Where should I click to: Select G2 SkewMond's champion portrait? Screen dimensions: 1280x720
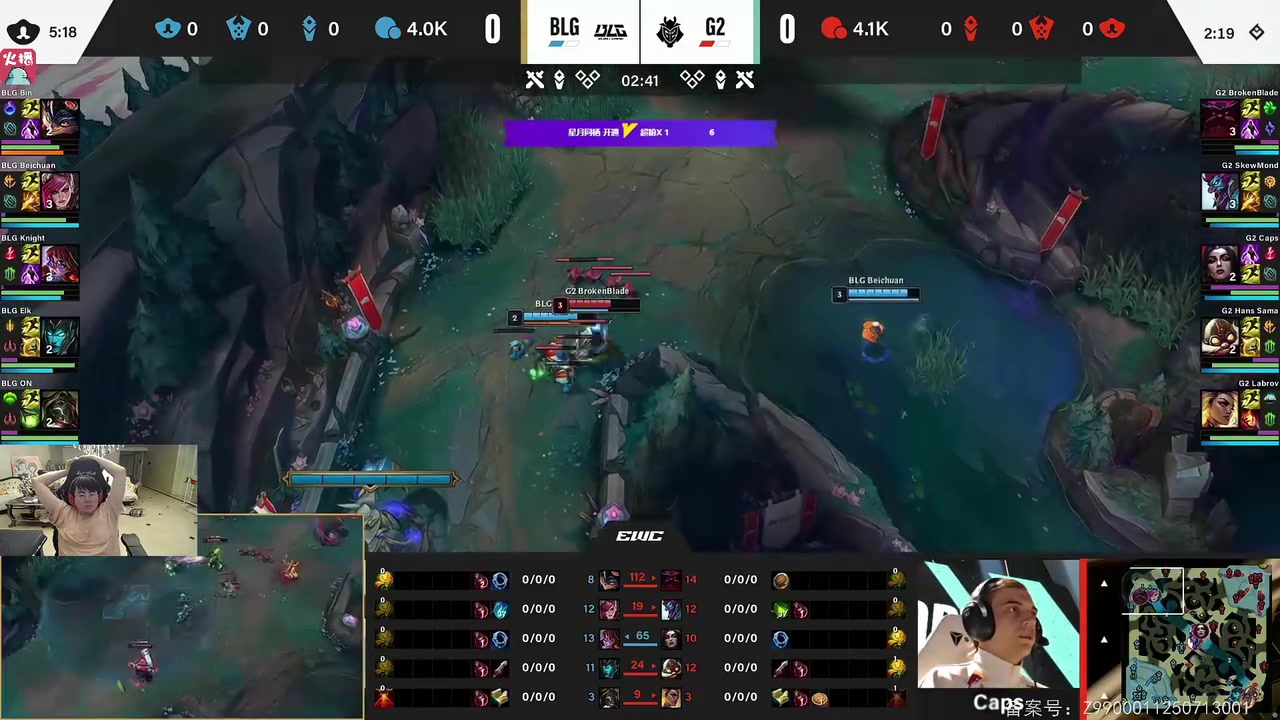pos(1220,190)
